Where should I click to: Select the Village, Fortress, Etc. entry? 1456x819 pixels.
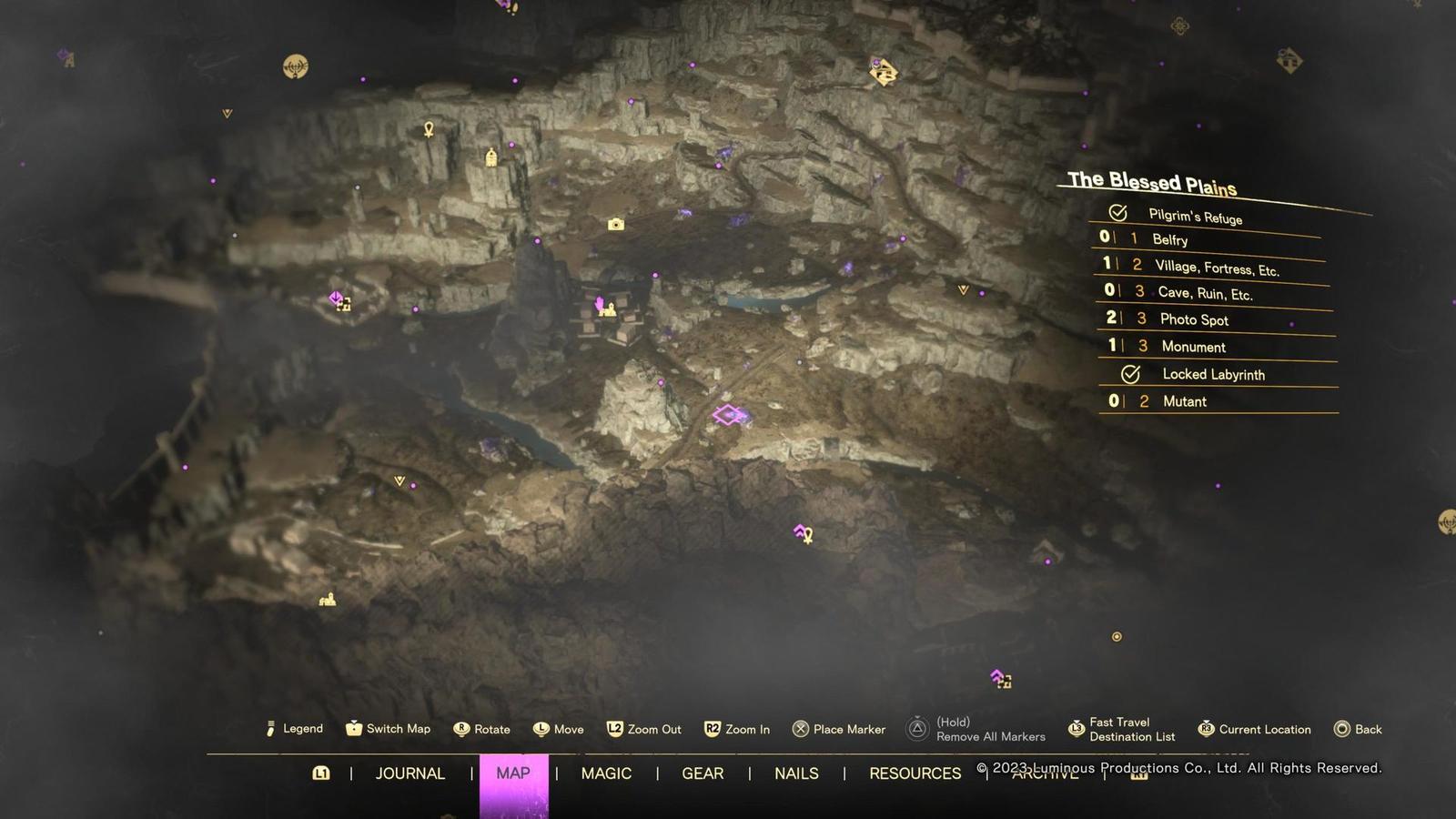coord(1217,268)
